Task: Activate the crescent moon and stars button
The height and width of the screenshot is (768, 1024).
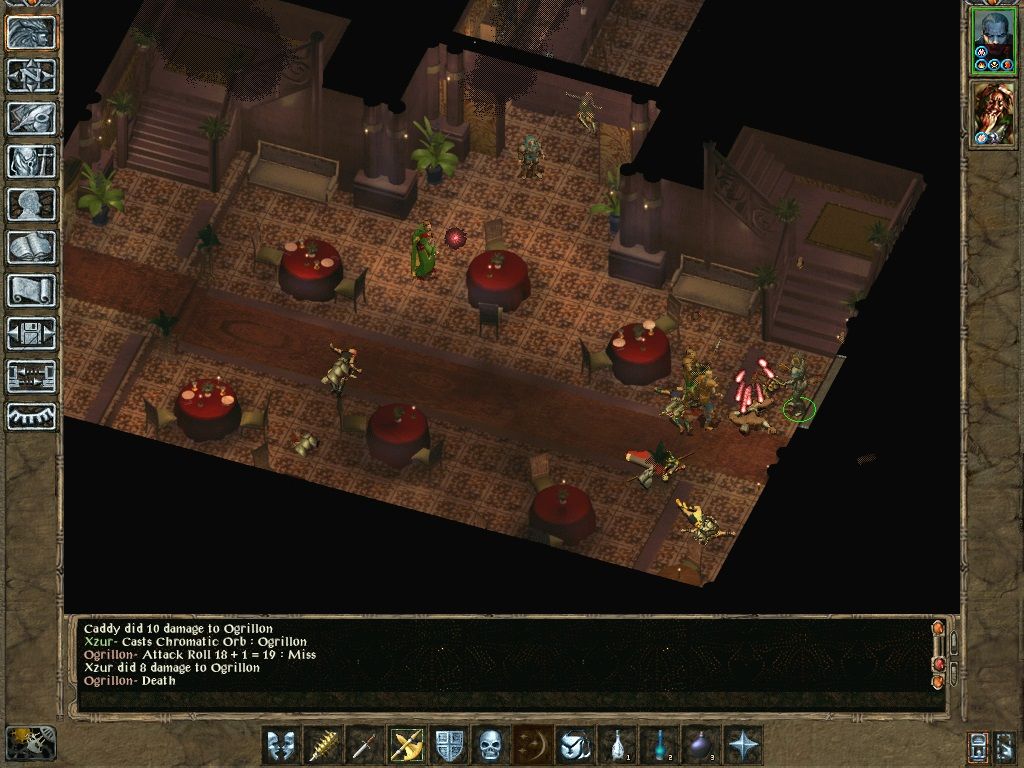Action: click(532, 745)
